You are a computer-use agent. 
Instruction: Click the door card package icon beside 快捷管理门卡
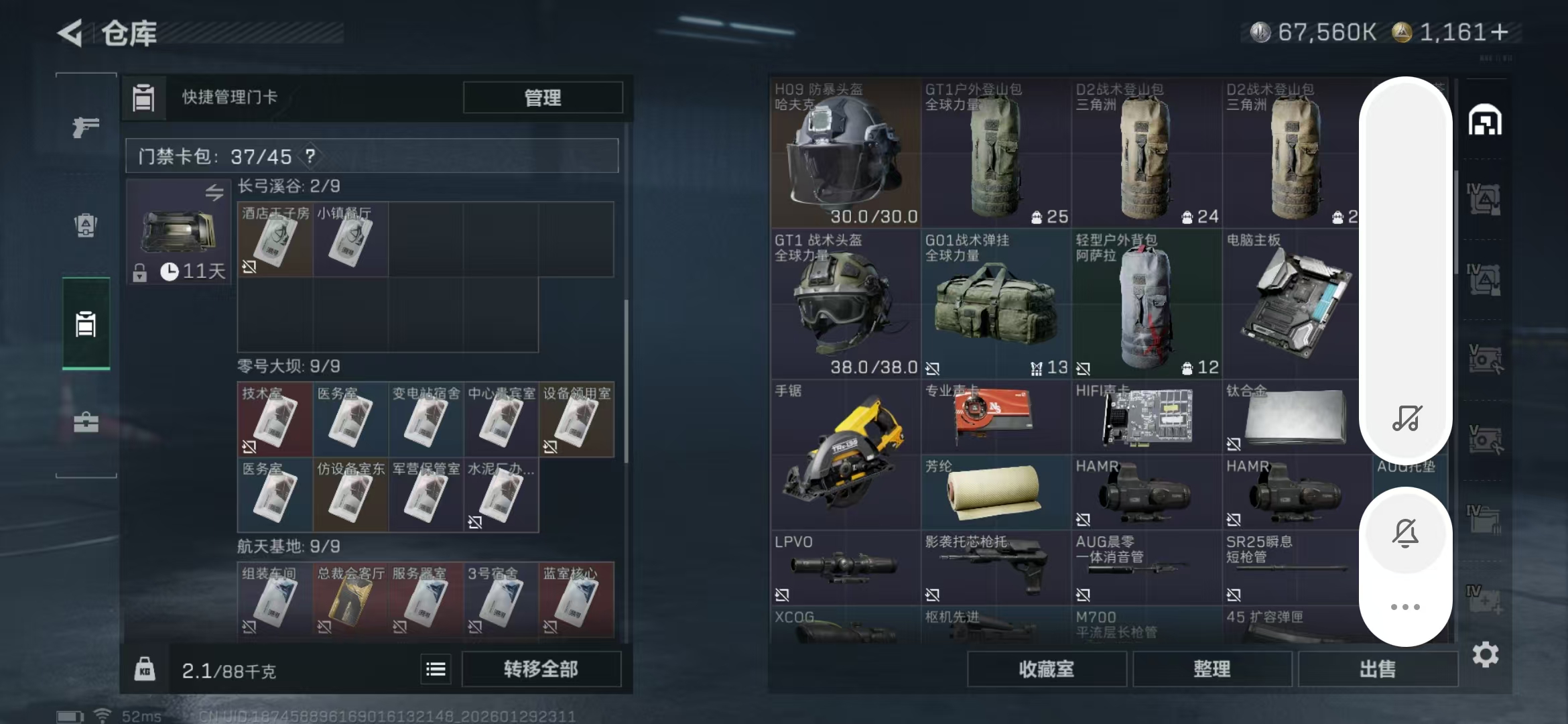click(143, 98)
